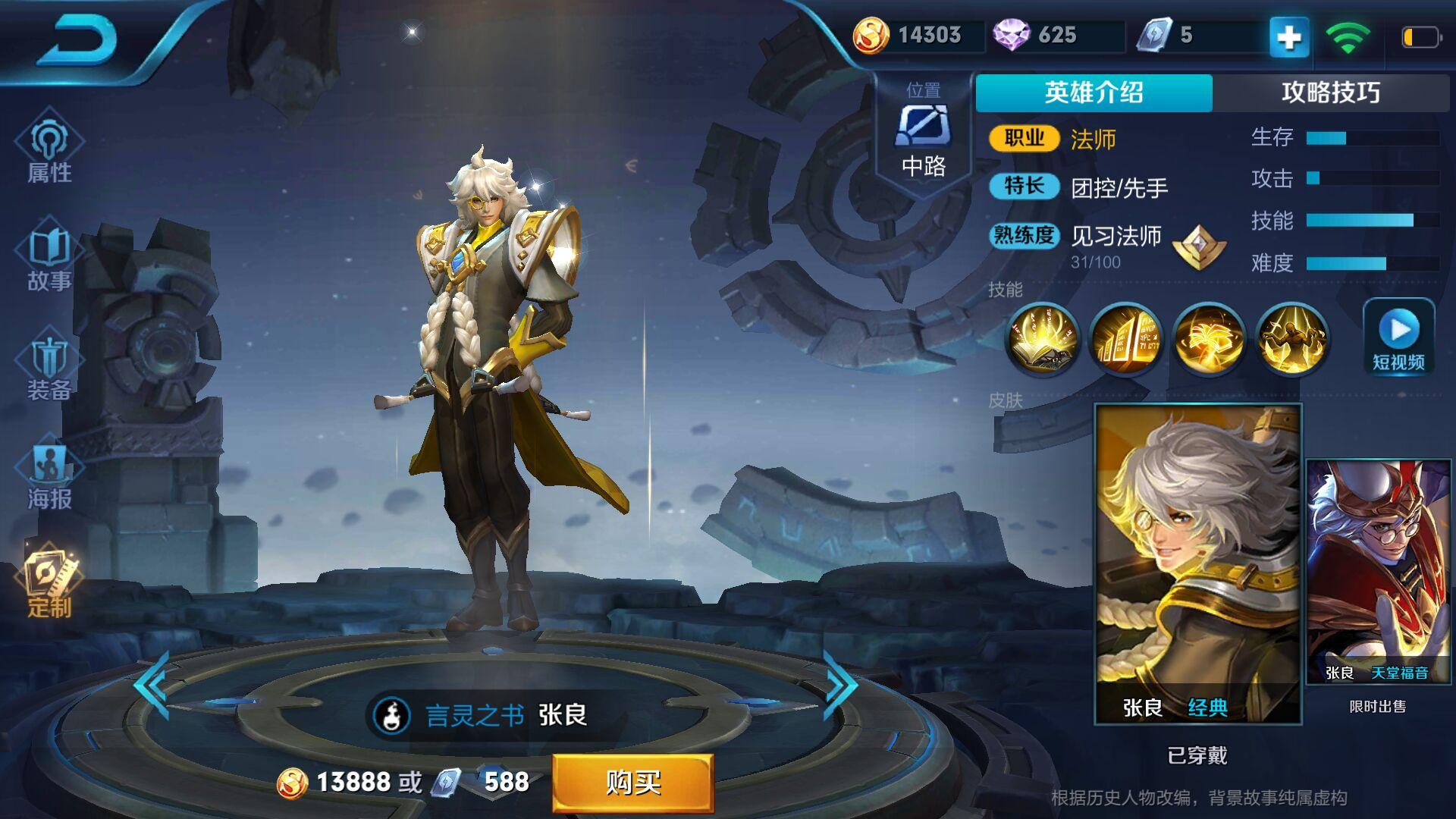Viewport: 1456px width, 819px height.
Task: Open the 装备 equipment section
Action: click(x=49, y=368)
